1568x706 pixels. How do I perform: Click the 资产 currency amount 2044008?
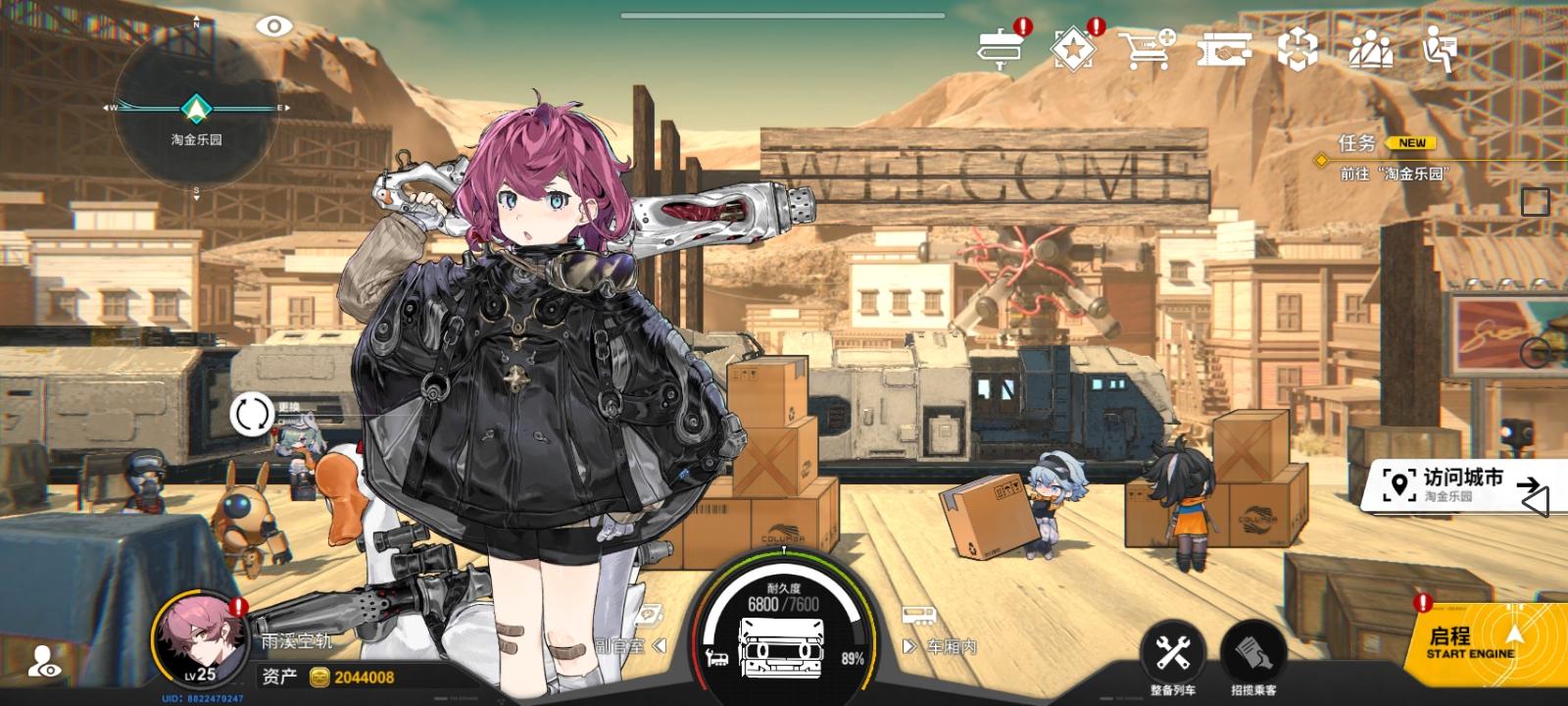coord(363,675)
